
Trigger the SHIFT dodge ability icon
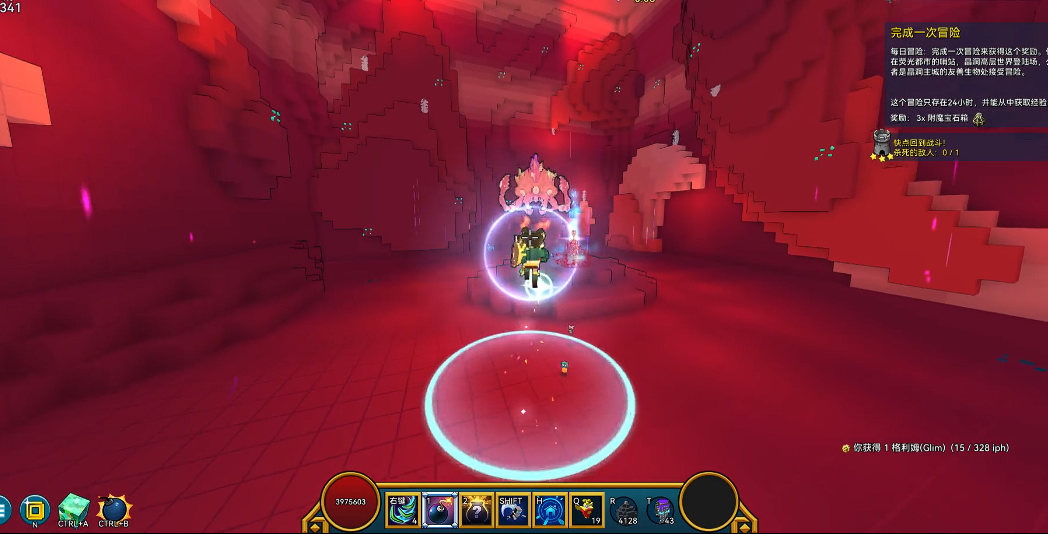(513, 510)
